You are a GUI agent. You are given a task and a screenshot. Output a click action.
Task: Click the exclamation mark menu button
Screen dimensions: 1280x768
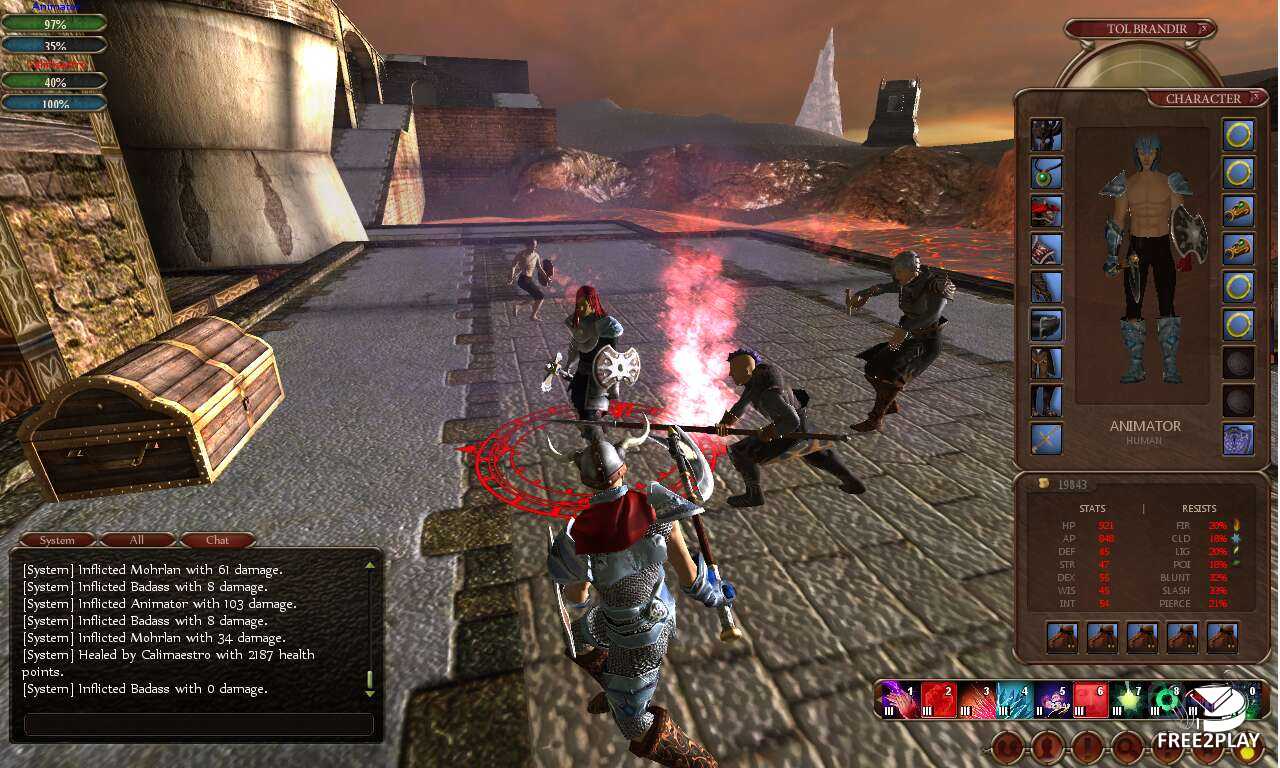(x=1087, y=746)
